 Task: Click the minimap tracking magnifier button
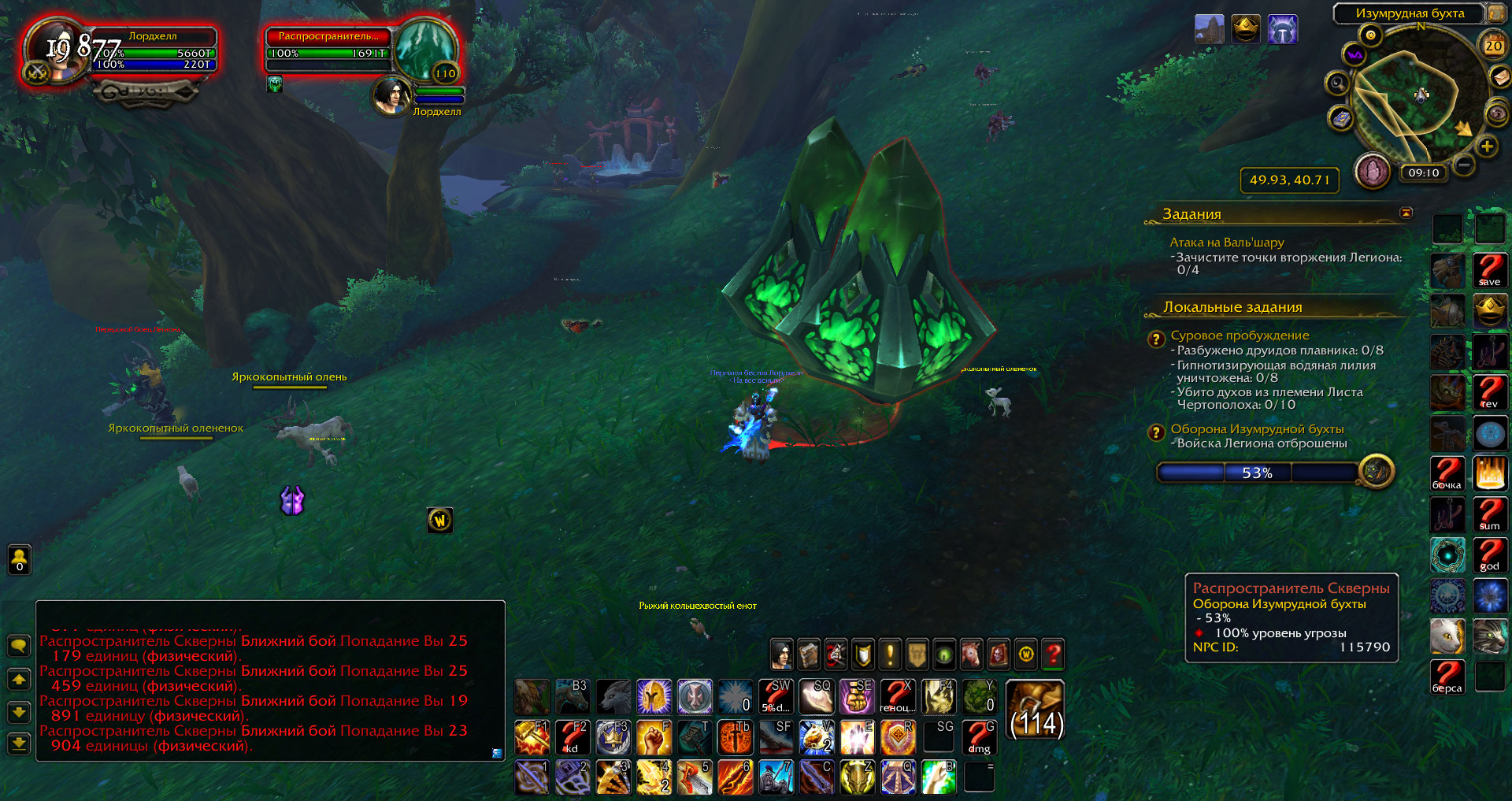tap(1337, 83)
